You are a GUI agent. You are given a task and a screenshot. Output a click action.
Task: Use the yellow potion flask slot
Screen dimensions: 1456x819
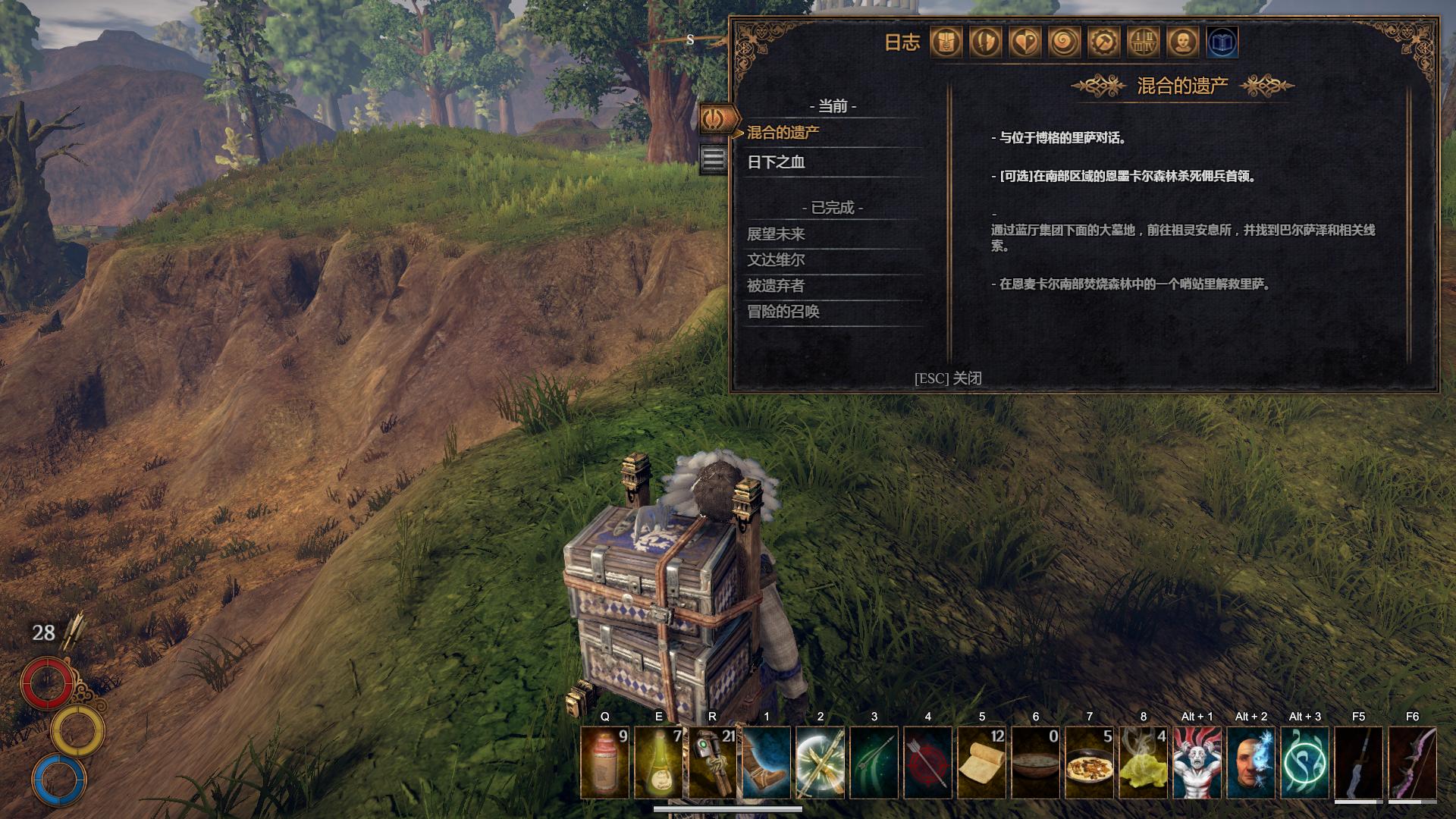pyautogui.click(x=658, y=762)
